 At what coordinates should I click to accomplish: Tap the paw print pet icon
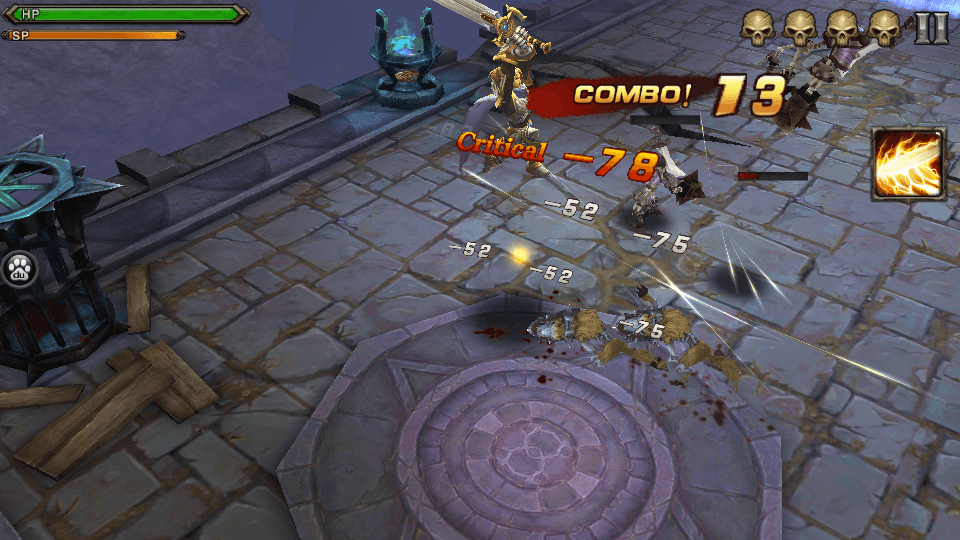pos(19,268)
